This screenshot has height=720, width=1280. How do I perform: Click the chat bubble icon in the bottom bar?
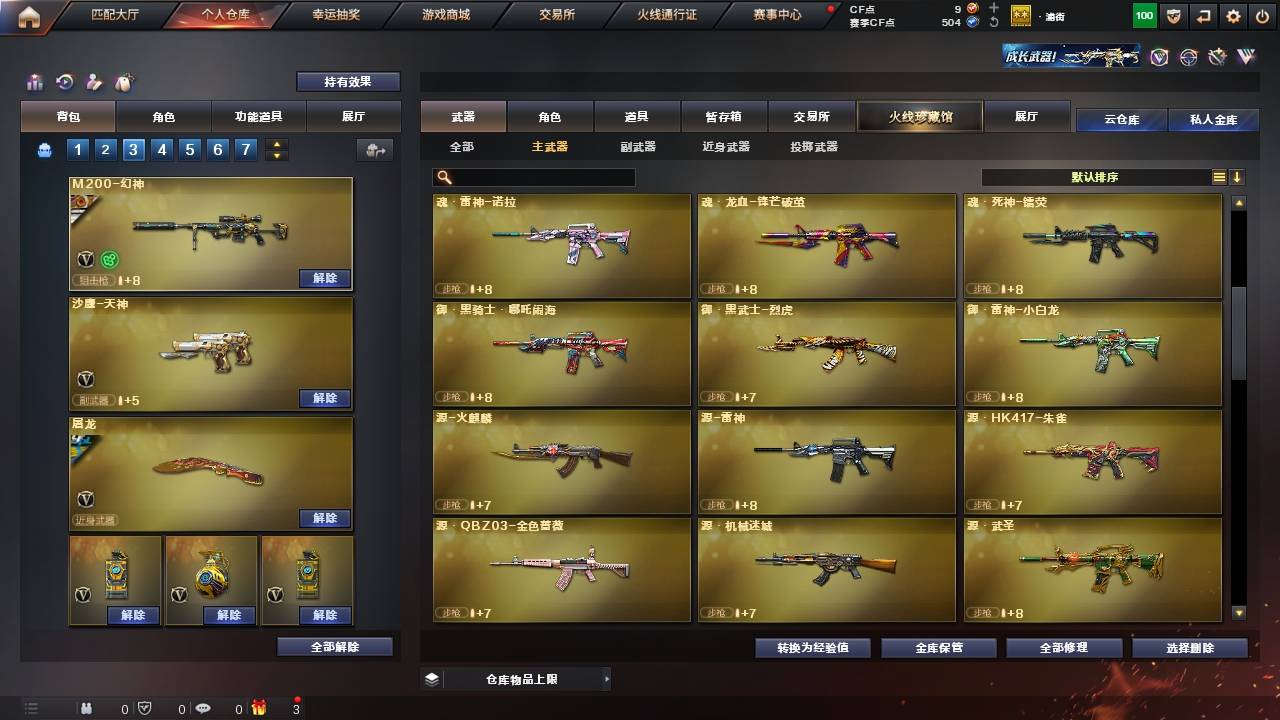pyautogui.click(x=204, y=708)
